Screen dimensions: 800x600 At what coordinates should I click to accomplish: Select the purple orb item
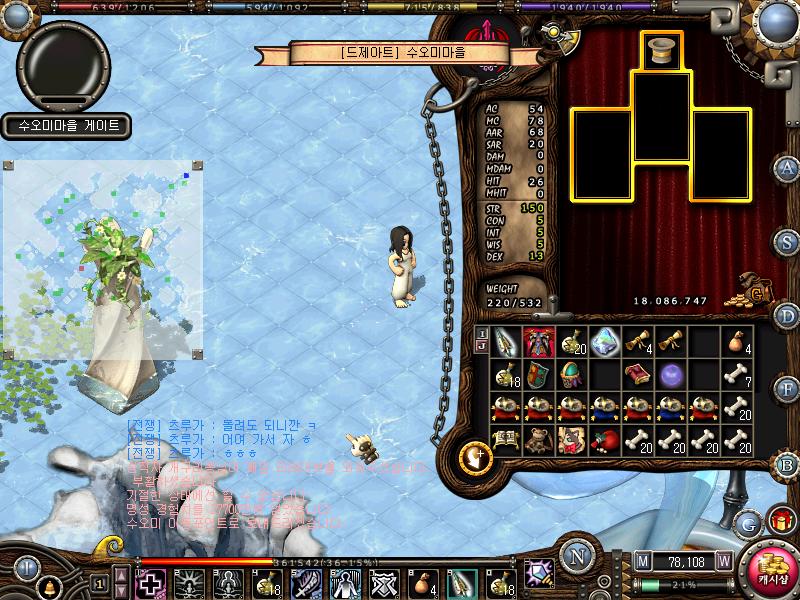click(670, 375)
